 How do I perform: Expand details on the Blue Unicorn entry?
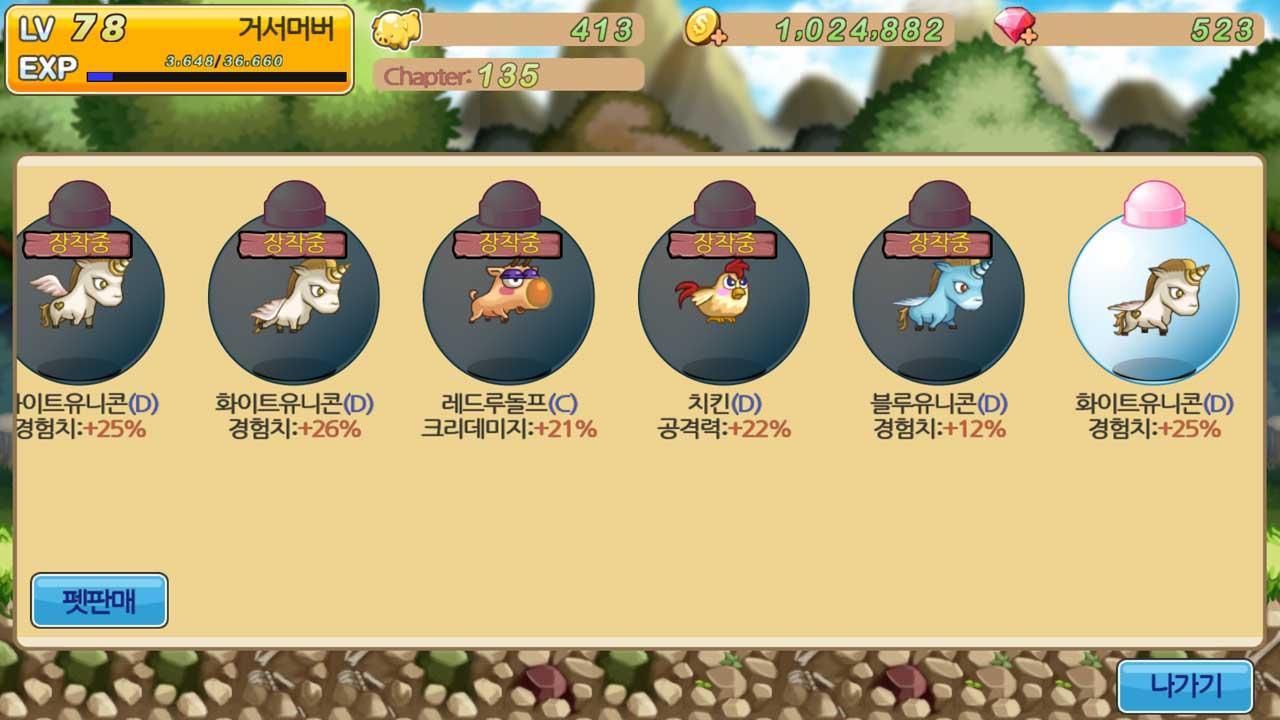coord(940,415)
